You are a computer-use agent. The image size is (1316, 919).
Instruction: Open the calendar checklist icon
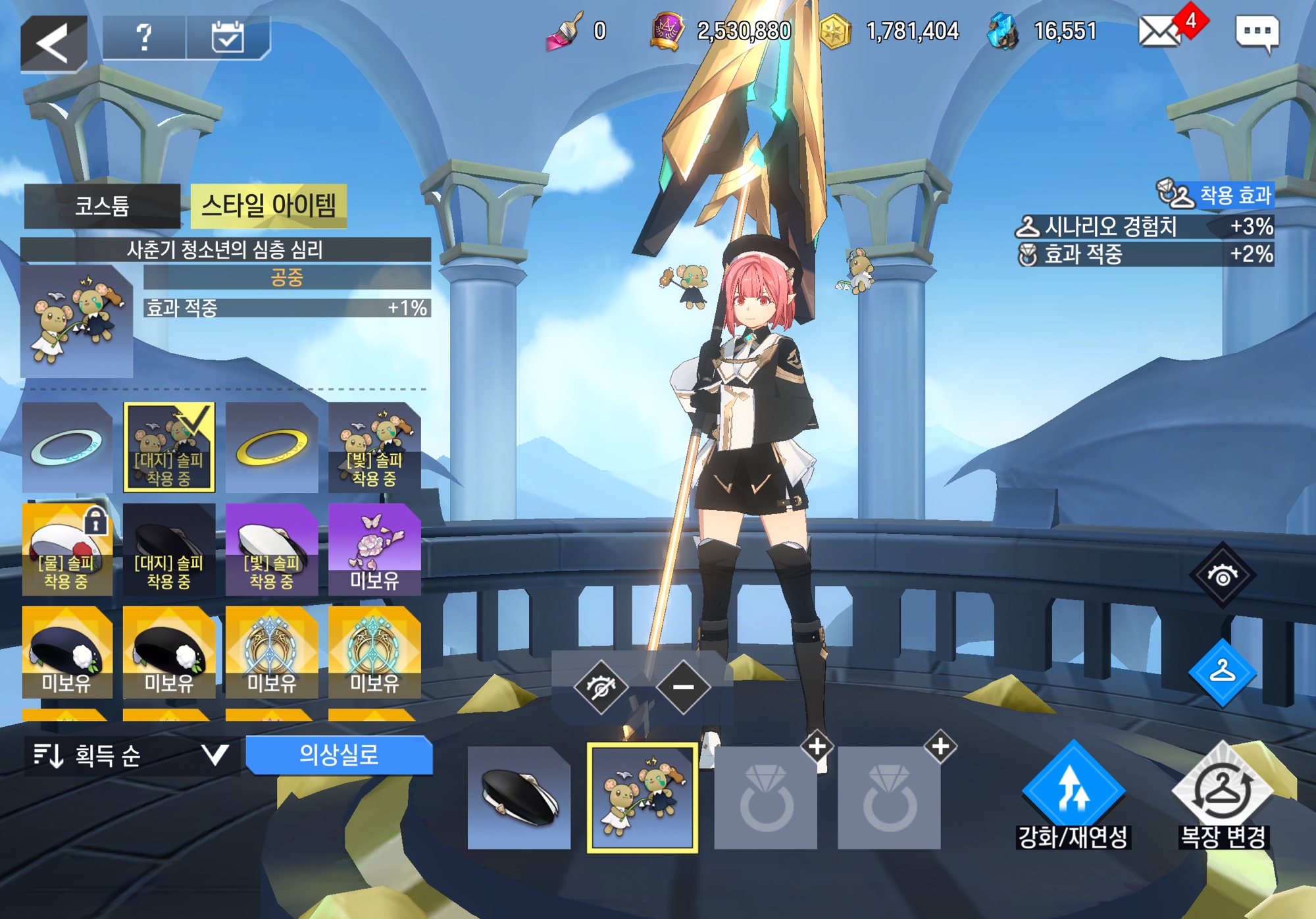click(x=228, y=38)
